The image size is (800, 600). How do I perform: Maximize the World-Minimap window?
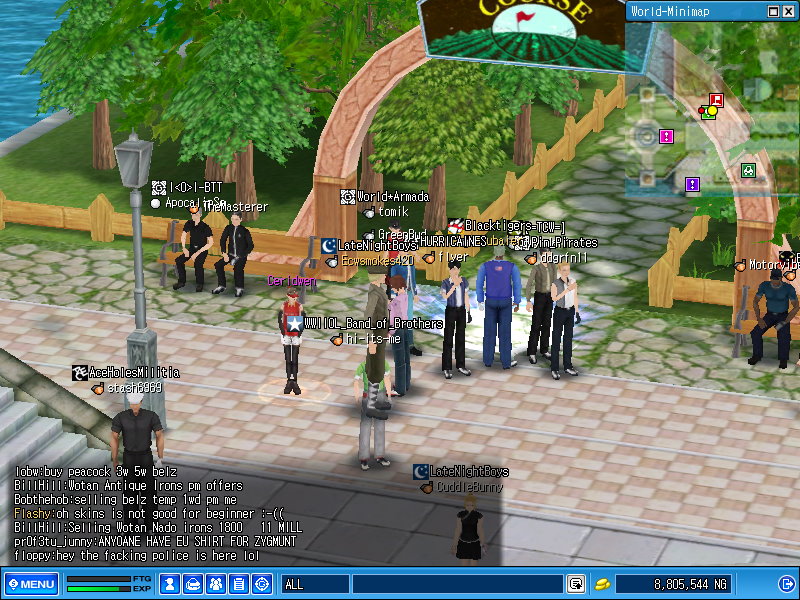click(x=773, y=11)
